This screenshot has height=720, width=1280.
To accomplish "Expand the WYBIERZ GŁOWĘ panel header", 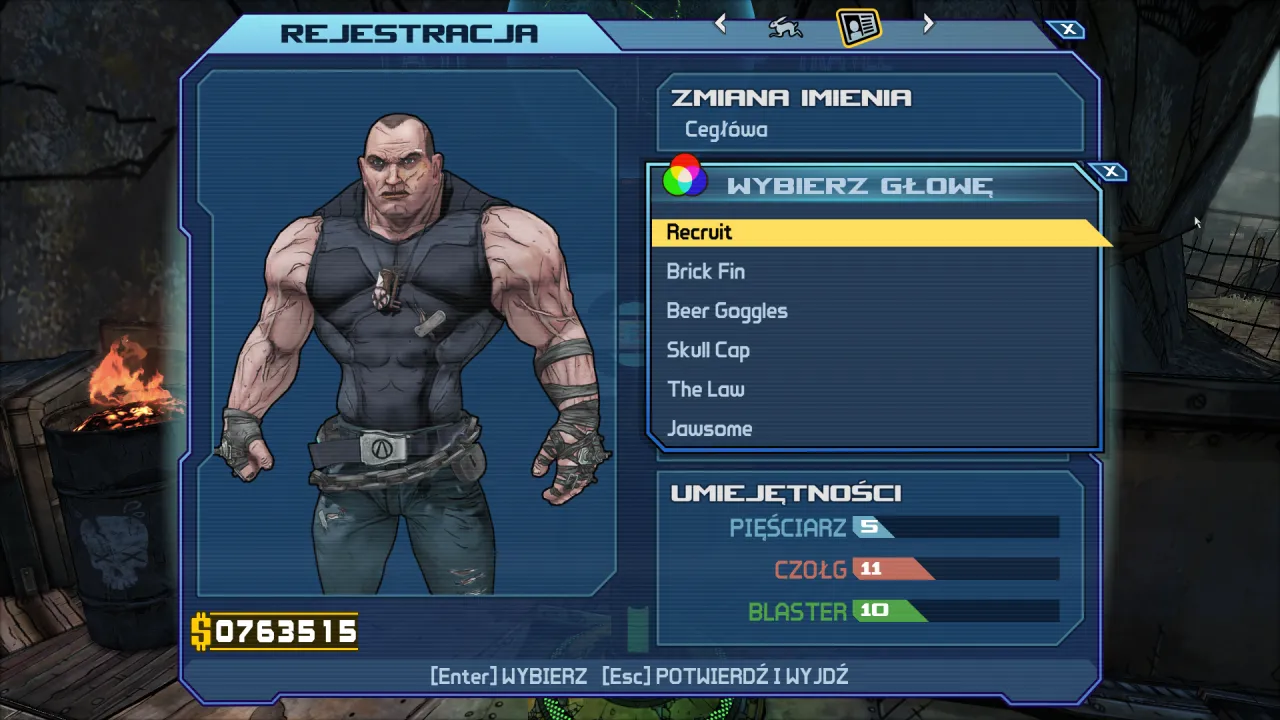I will coord(860,184).
